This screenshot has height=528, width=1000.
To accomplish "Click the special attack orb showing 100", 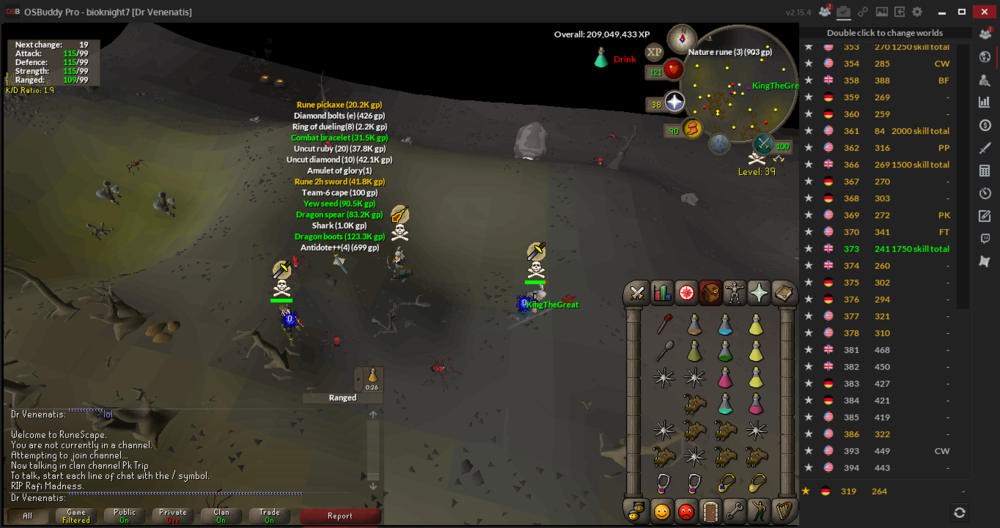I will pos(764,146).
